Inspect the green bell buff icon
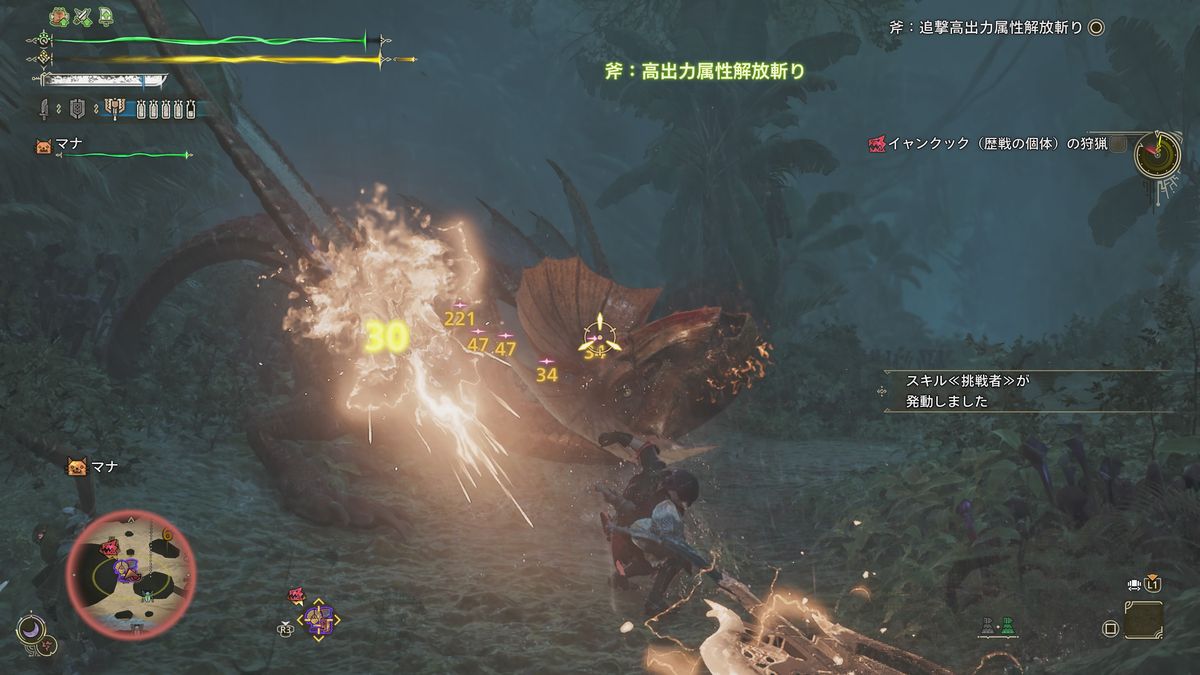This screenshot has height=675, width=1200. (x=106, y=17)
